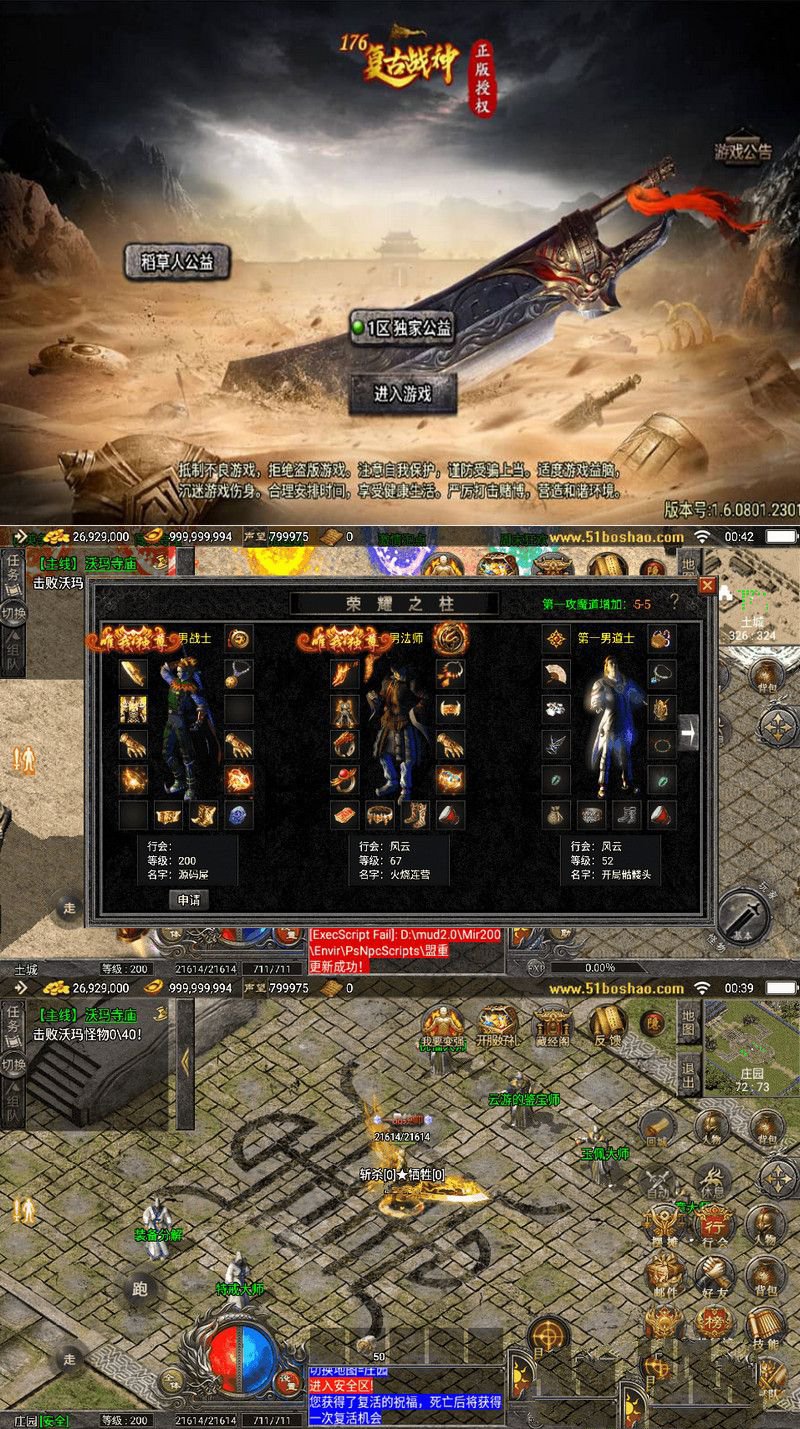Open the 游戏公告 announcements
This screenshot has width=800, height=1429.
pyautogui.click(x=742, y=151)
